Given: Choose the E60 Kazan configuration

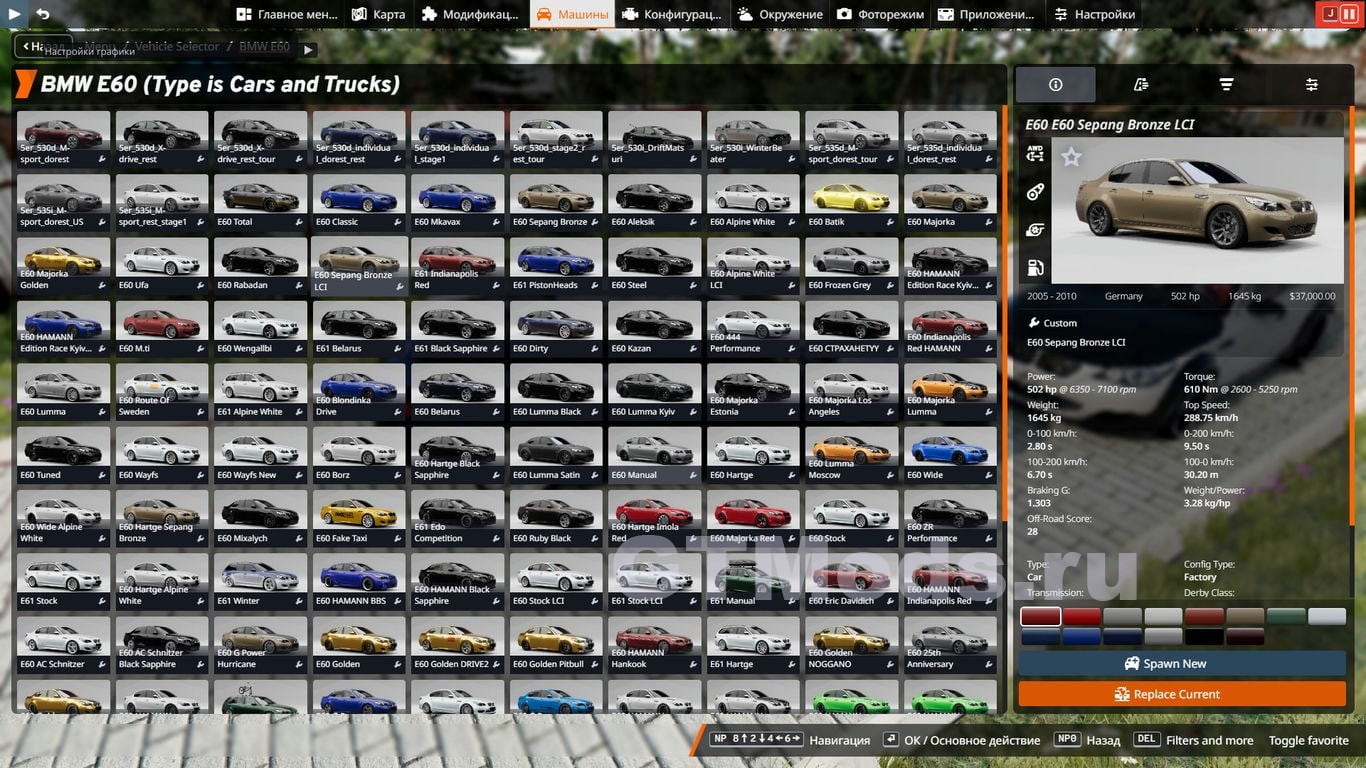Looking at the screenshot, I should (654, 327).
